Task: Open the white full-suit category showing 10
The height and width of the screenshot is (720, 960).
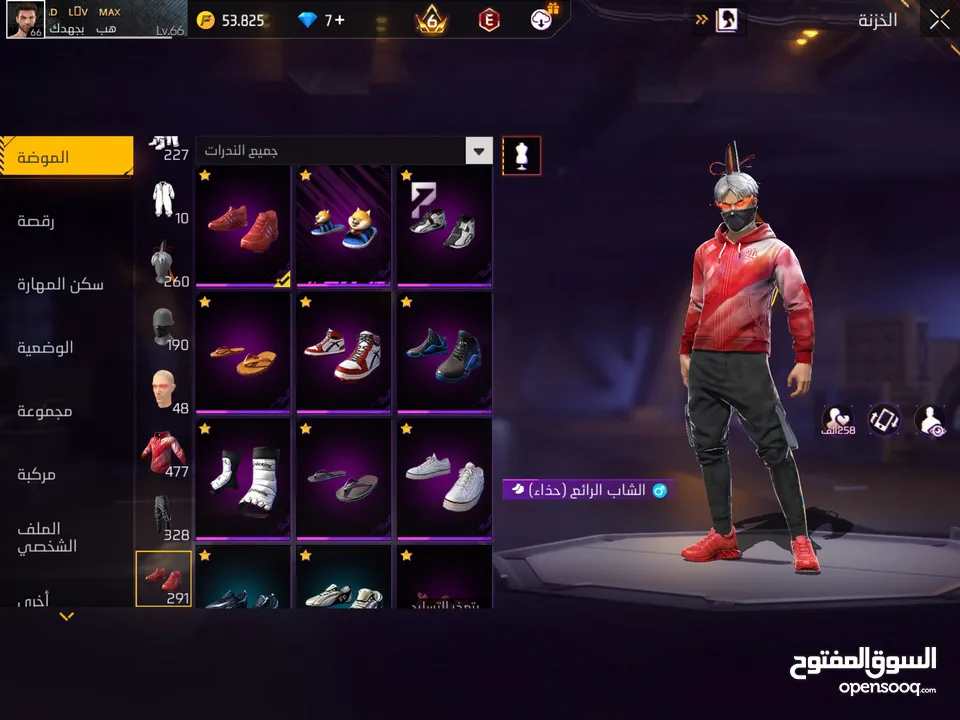Action: coord(164,202)
